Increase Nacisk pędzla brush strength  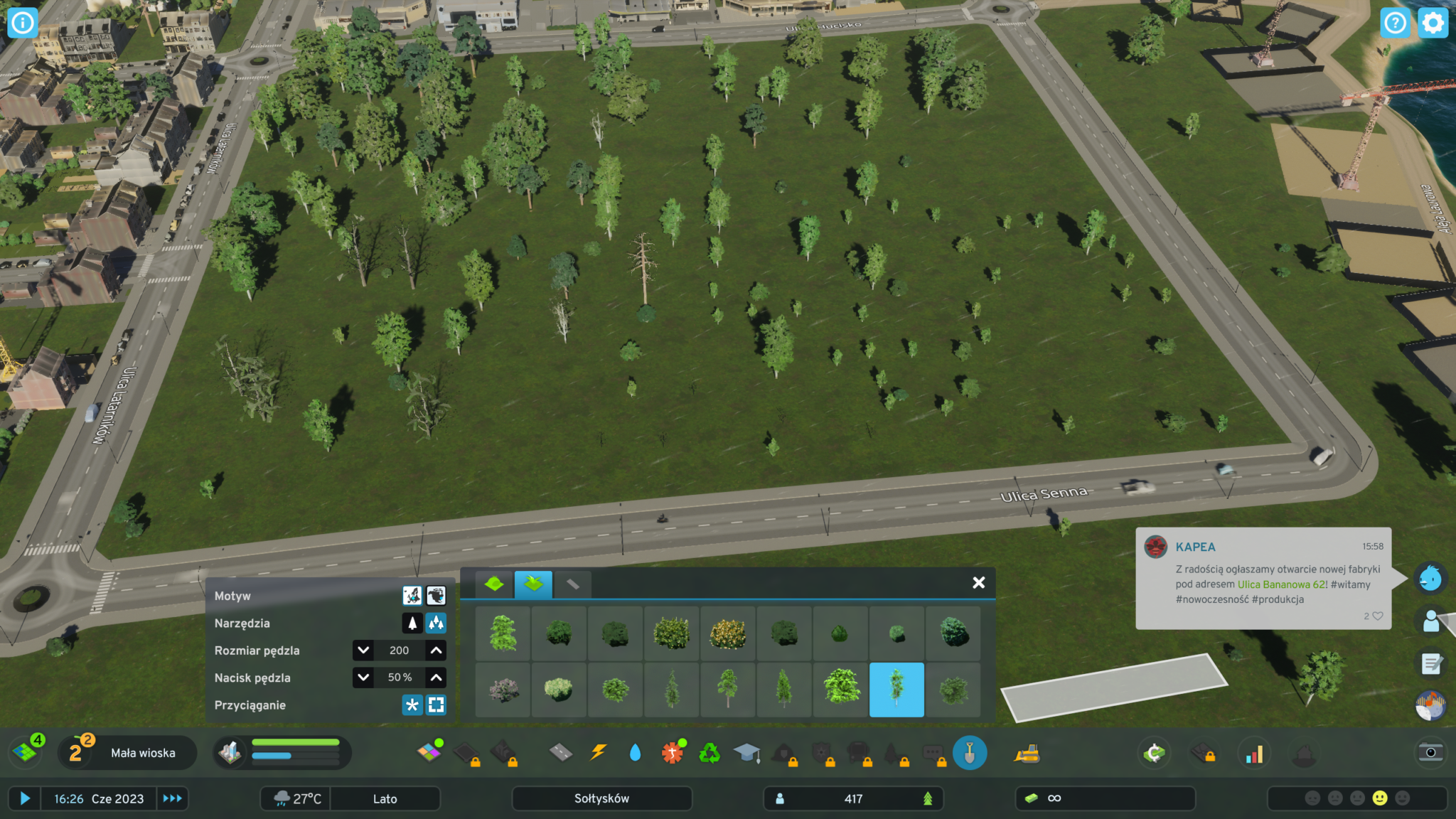[x=436, y=678]
